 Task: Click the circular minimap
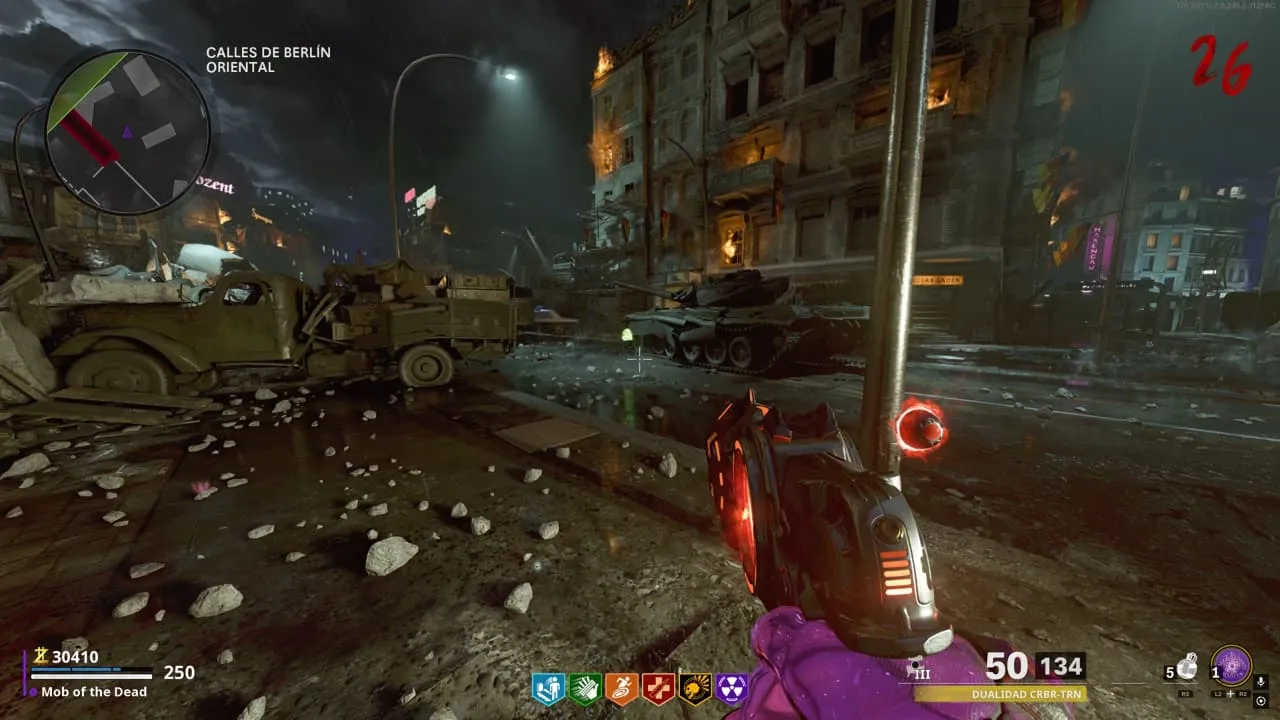pyautogui.click(x=127, y=132)
